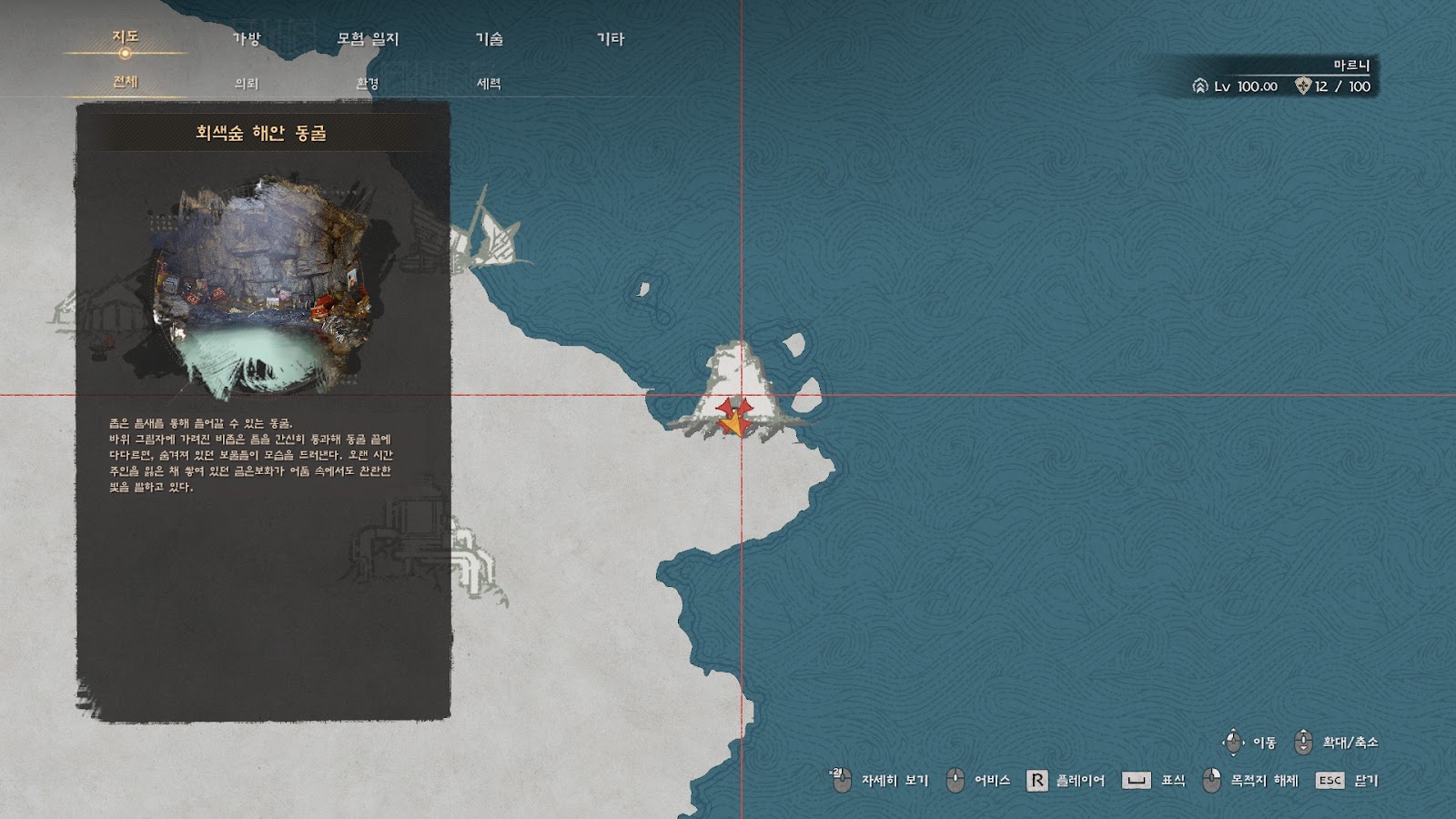Open the 가방 inventory tab
1456x819 pixels.
point(247,39)
